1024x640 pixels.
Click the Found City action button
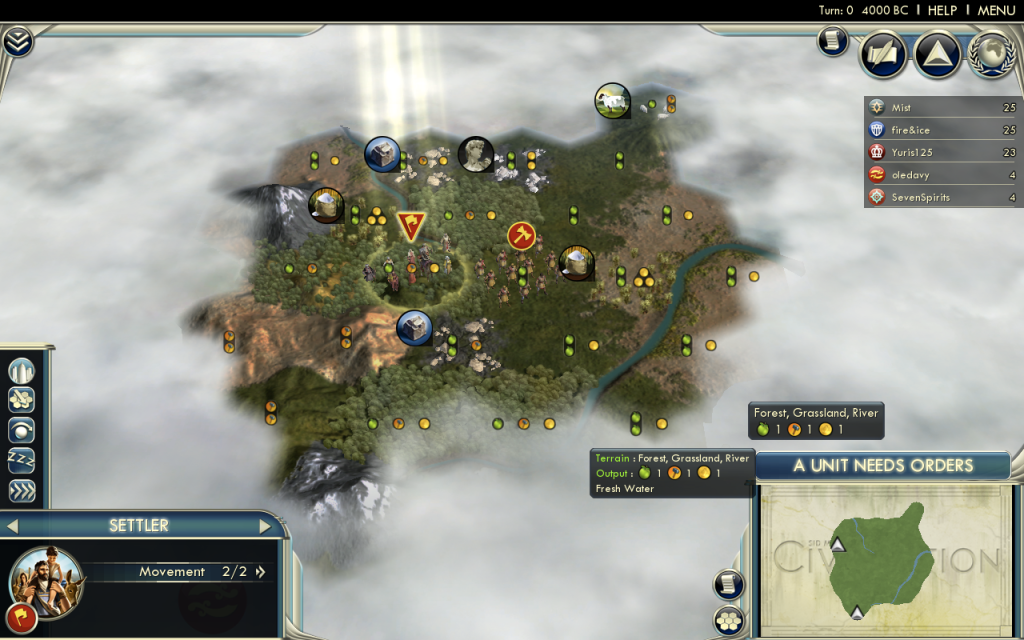(x=22, y=372)
